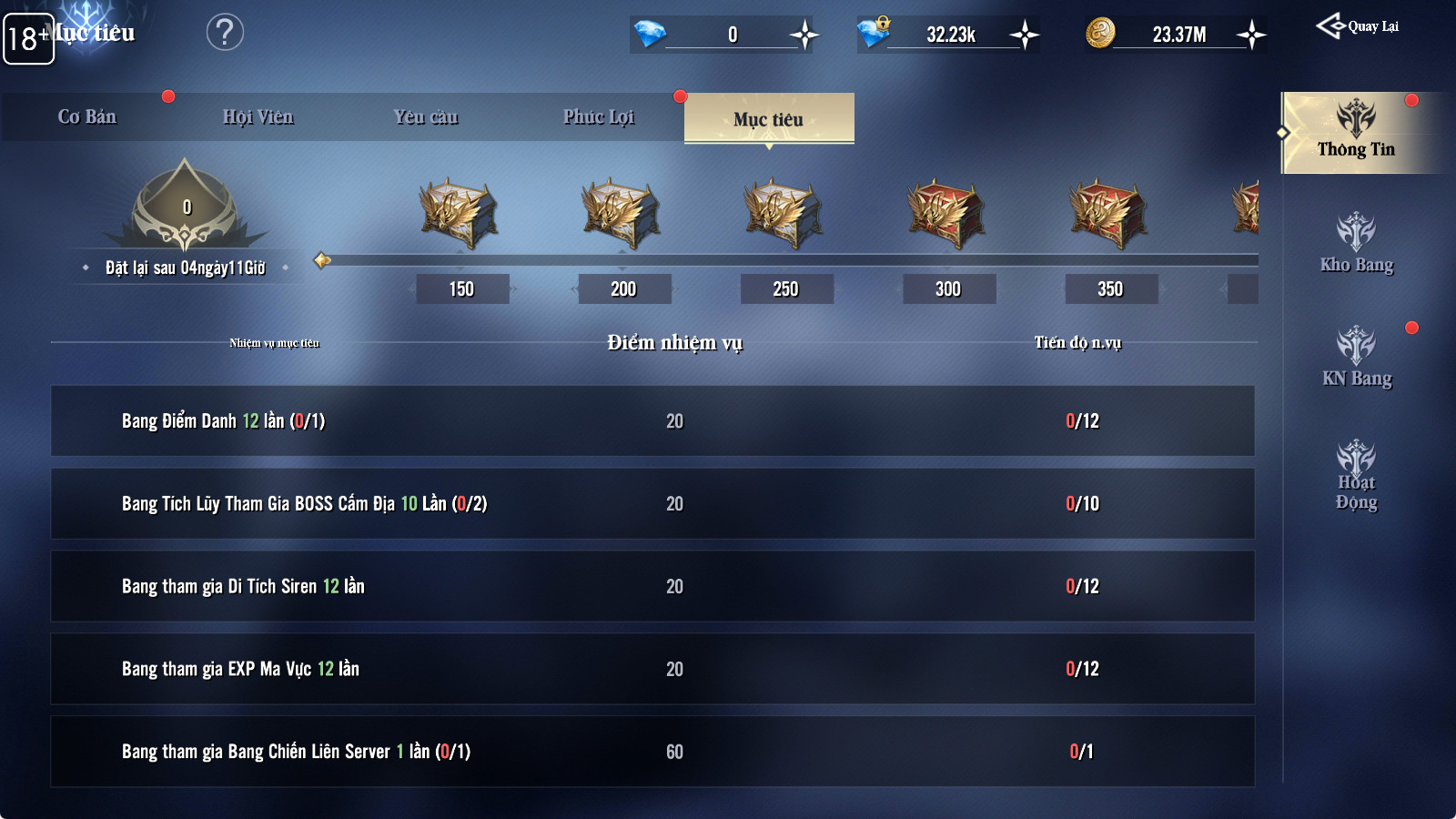This screenshot has height=819, width=1456.
Task: Open the question mark help button
Action: click(225, 33)
